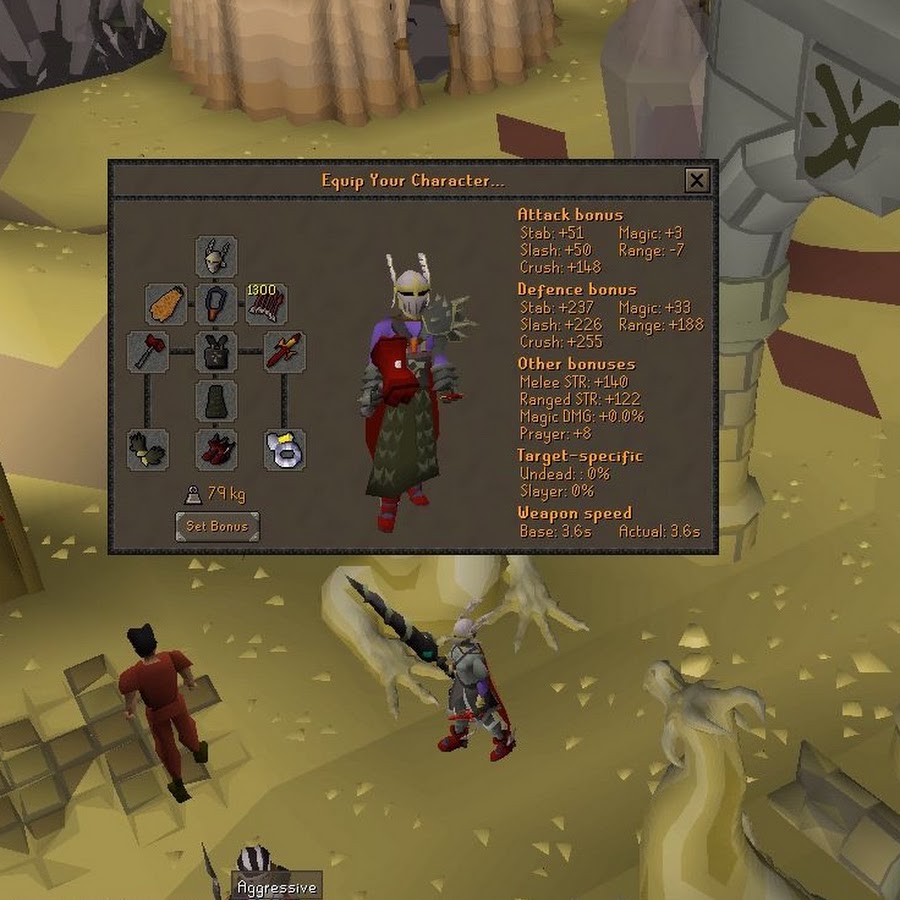Click the amulet neck slot
Screen dimensions: 900x900
[x=216, y=304]
